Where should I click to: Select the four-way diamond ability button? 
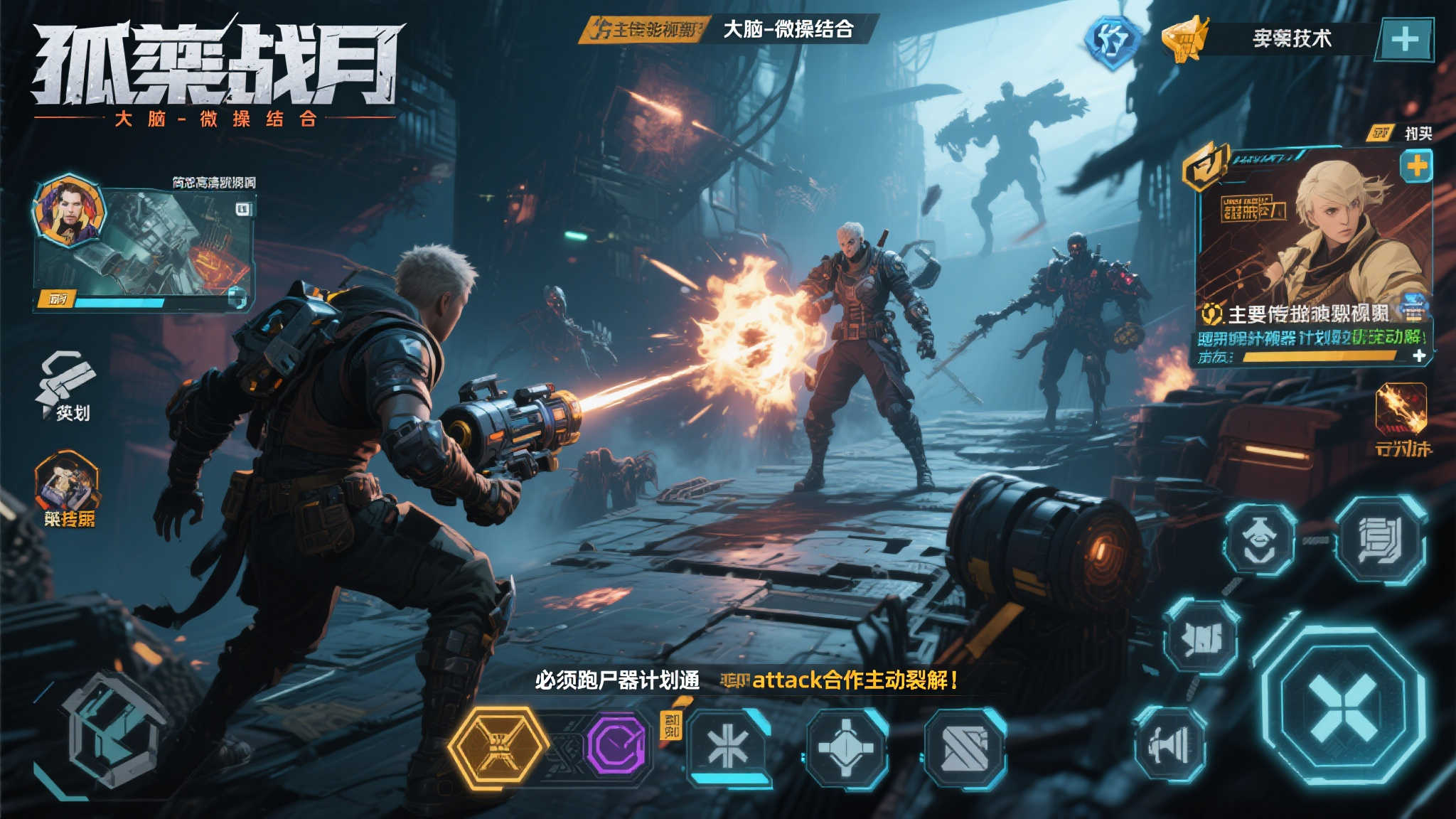pos(845,748)
